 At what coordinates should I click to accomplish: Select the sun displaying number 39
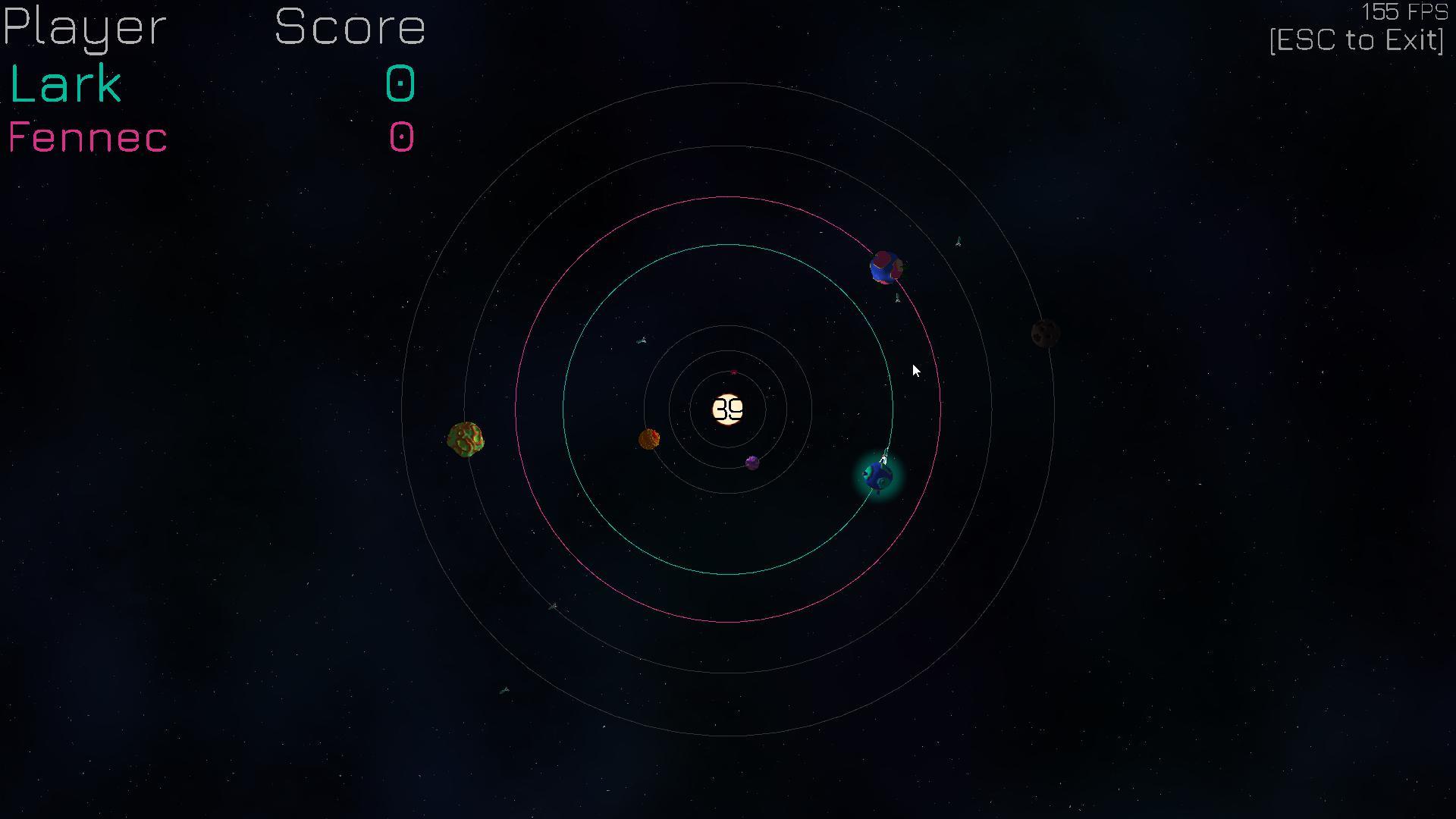coord(730,409)
